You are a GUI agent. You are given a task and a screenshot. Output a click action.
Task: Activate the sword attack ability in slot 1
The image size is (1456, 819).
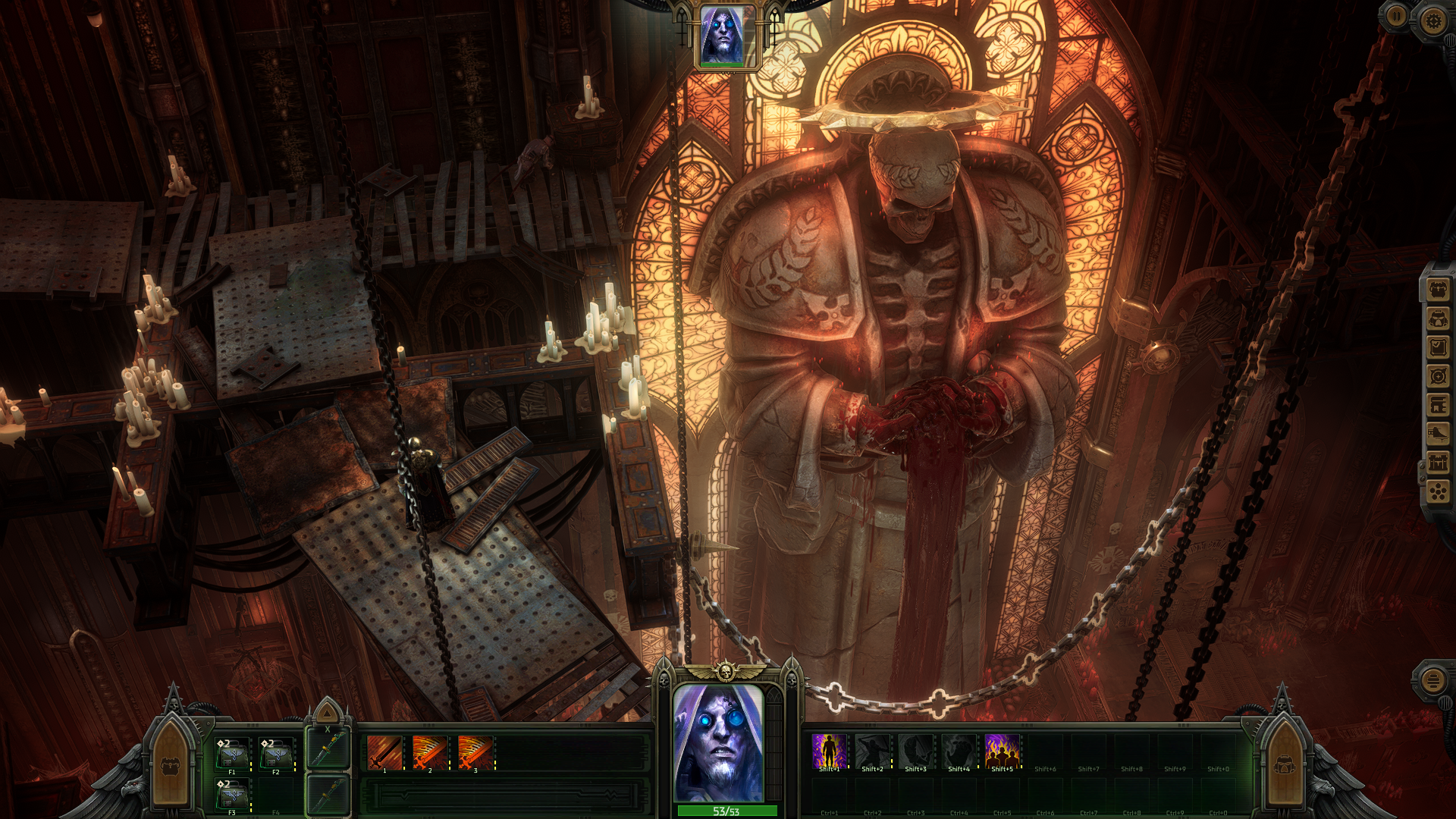384,753
